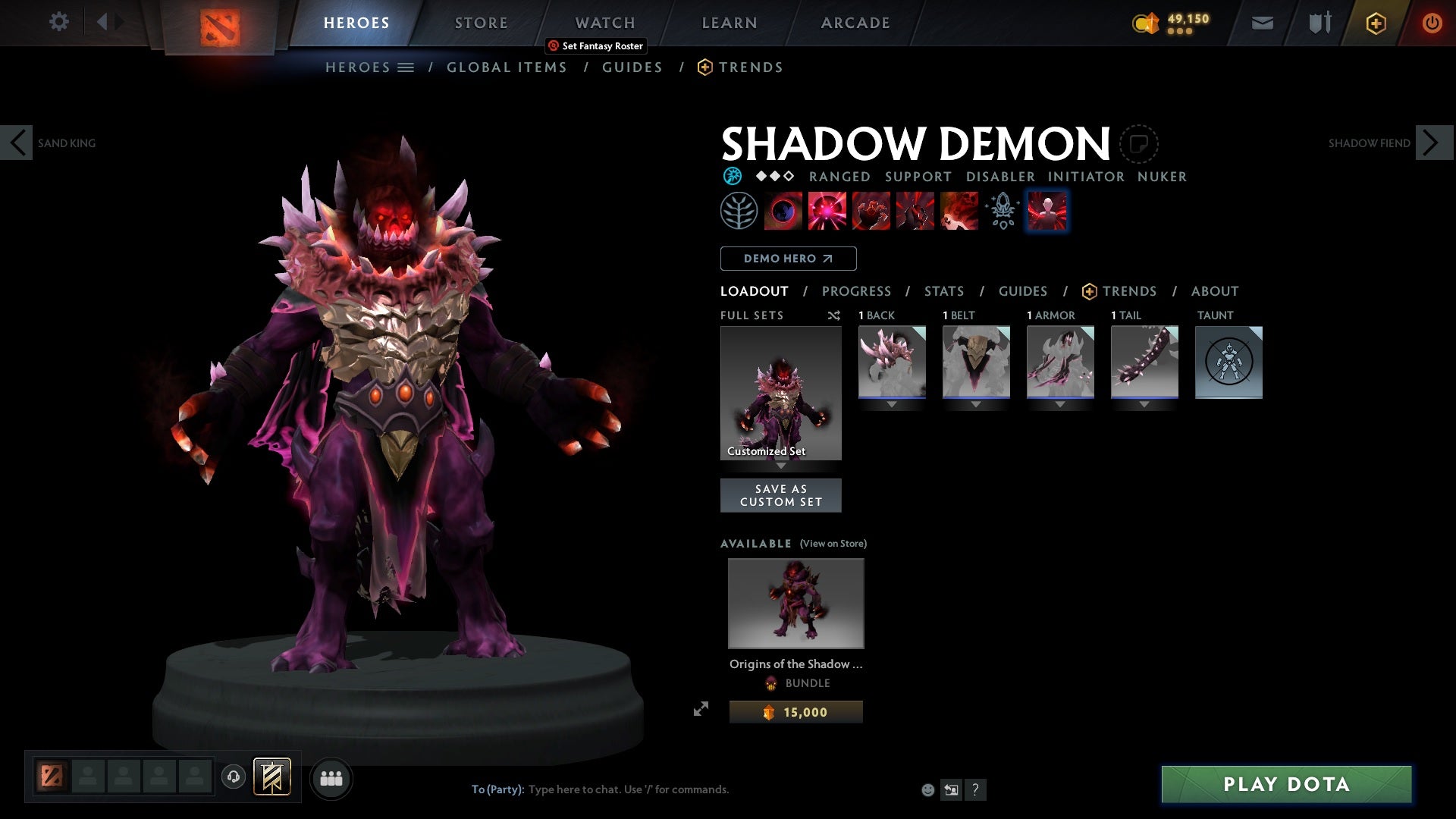Select the highlighted Shadow Demon persona icon
The image size is (1456, 819).
(x=1047, y=210)
